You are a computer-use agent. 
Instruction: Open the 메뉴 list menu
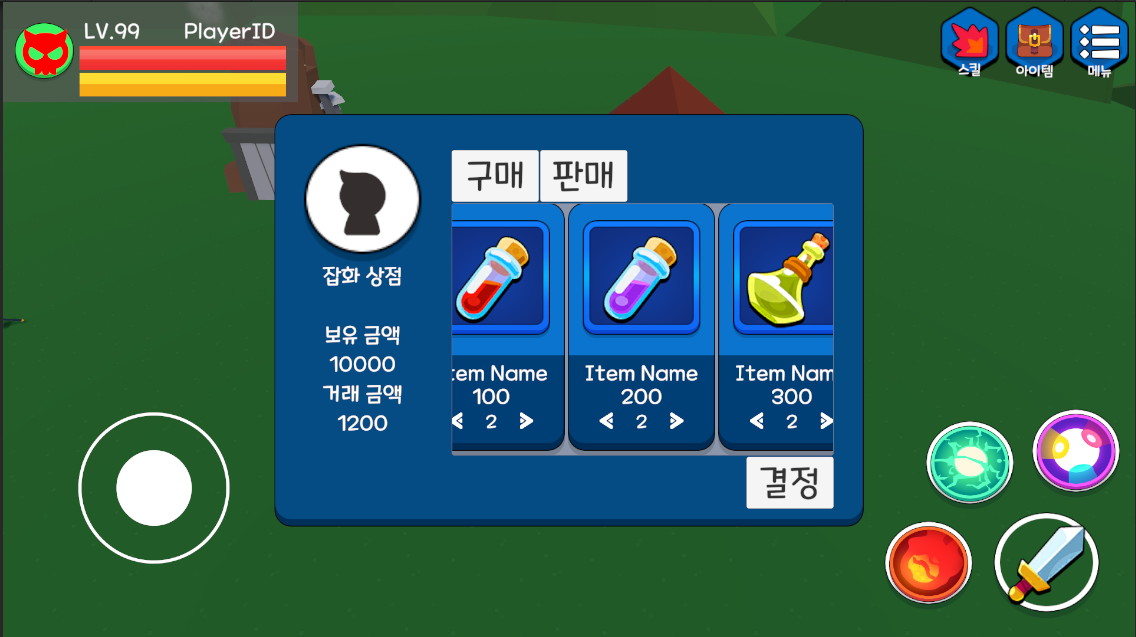click(1099, 42)
